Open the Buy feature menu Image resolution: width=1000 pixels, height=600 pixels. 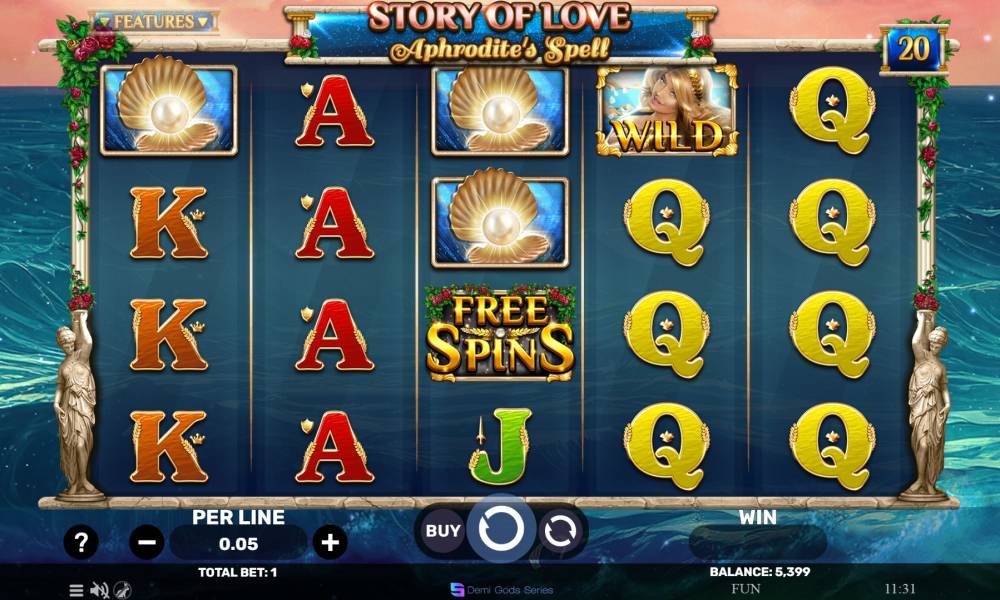(x=443, y=530)
